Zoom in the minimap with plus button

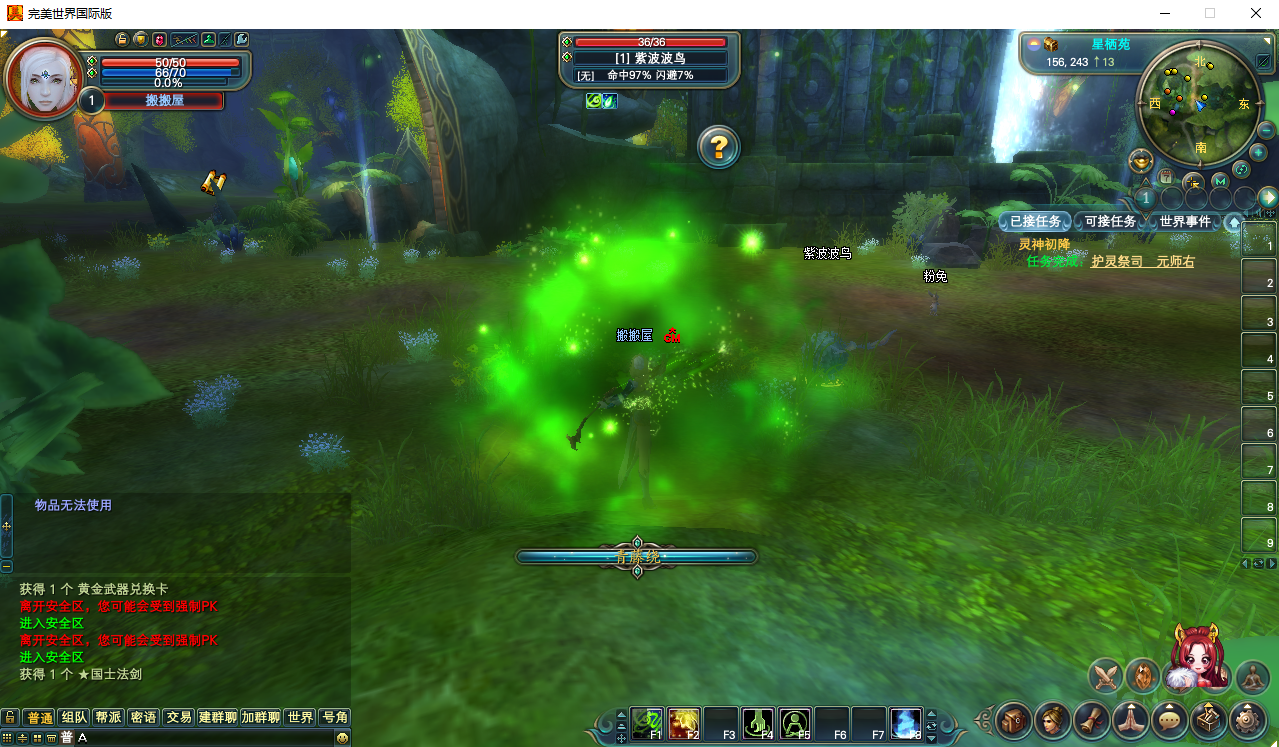coord(1258,152)
